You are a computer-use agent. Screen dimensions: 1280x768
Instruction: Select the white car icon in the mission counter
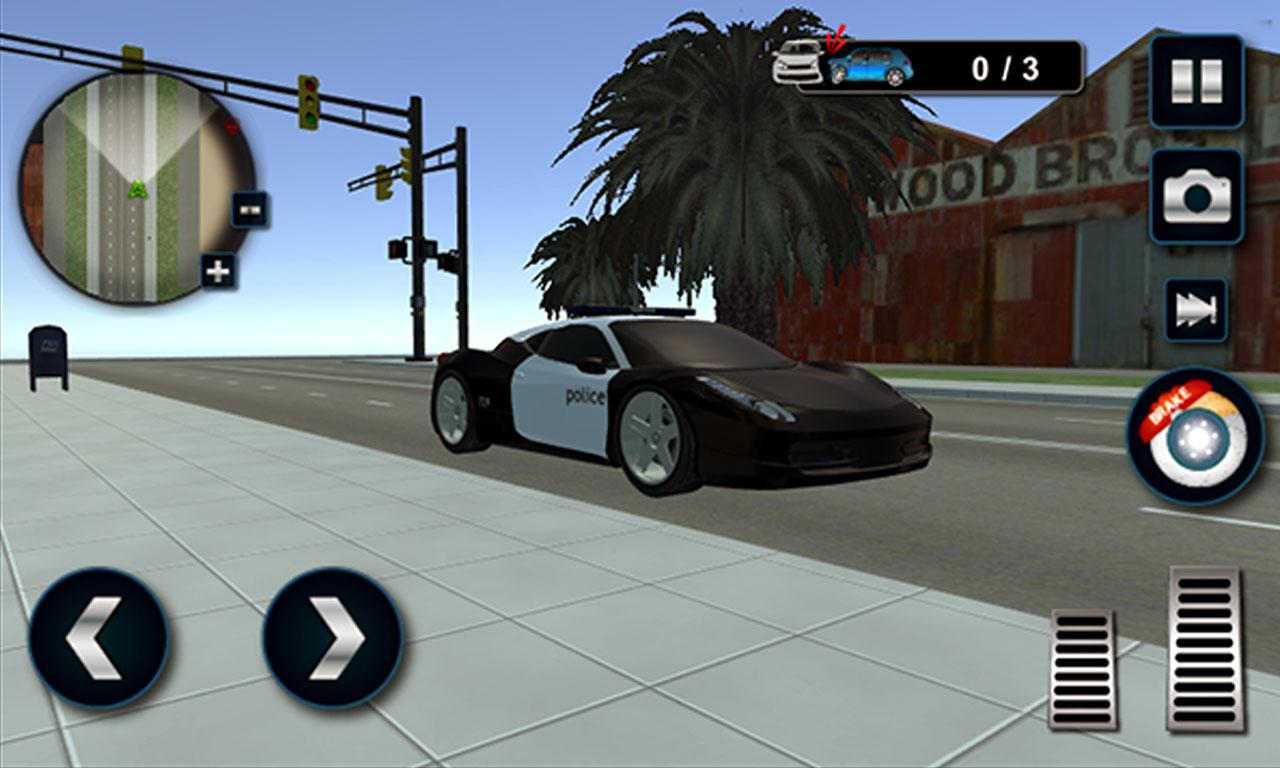pos(795,62)
